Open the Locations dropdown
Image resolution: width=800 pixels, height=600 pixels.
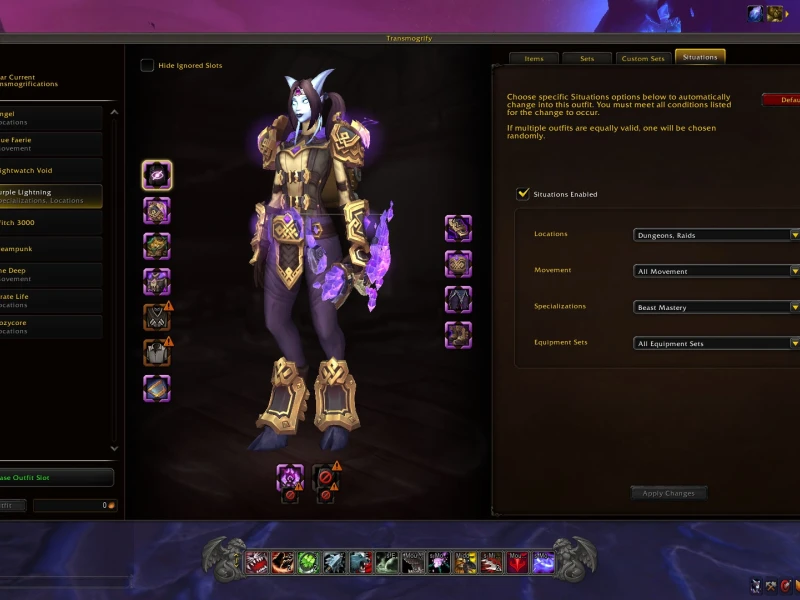[x=716, y=235]
